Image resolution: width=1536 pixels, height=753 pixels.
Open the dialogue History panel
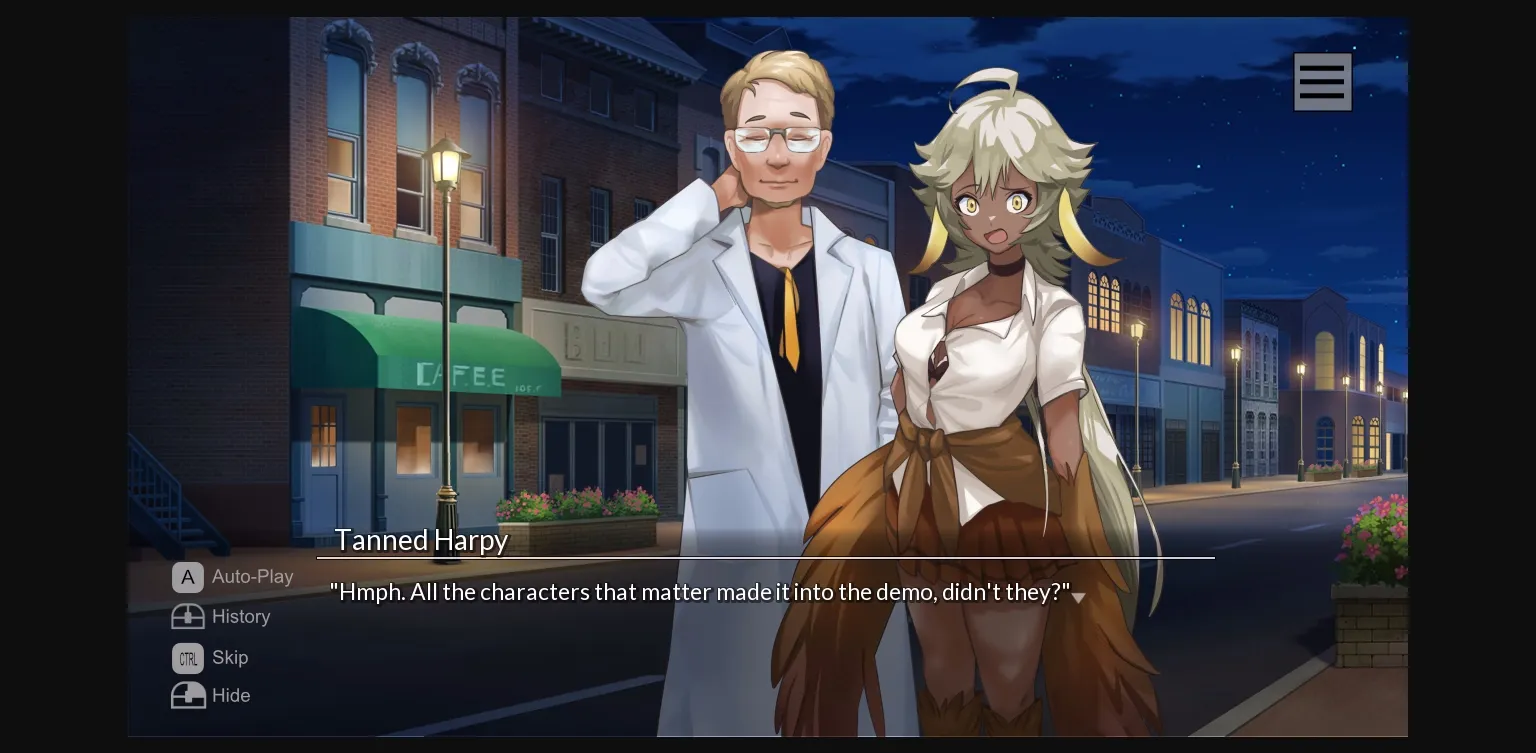click(240, 617)
